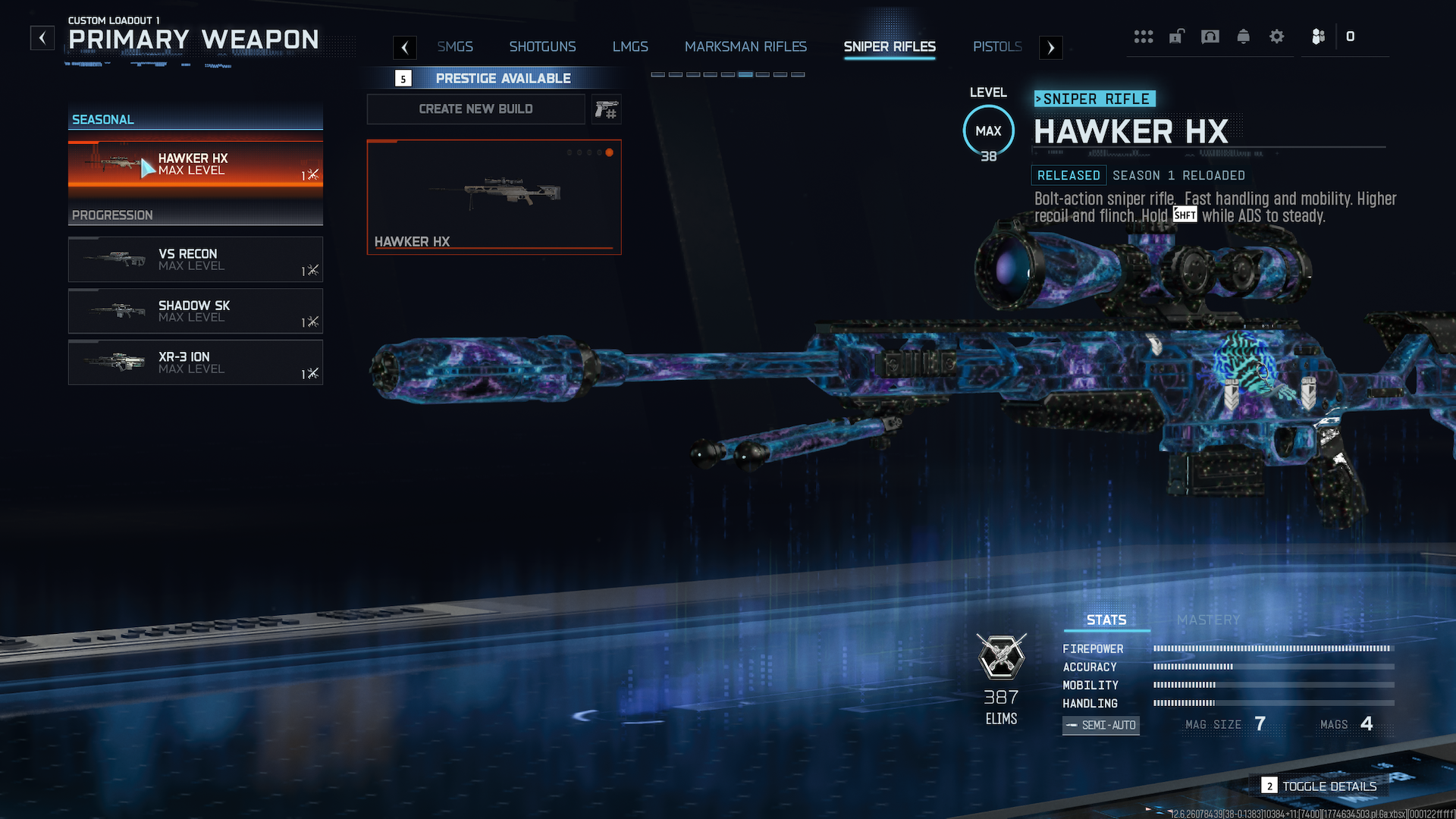
Task: Switch to the Mastery tab
Action: [1208, 620]
